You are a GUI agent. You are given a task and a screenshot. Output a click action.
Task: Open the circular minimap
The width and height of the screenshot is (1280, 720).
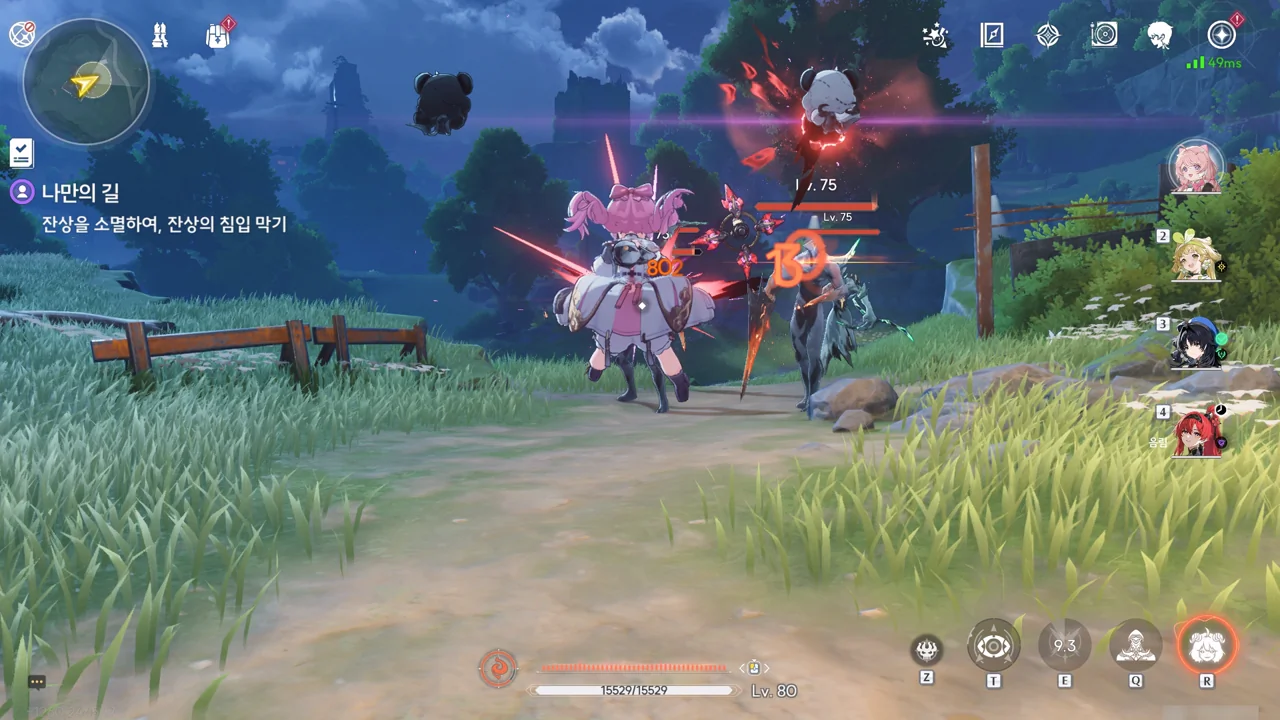tap(87, 82)
